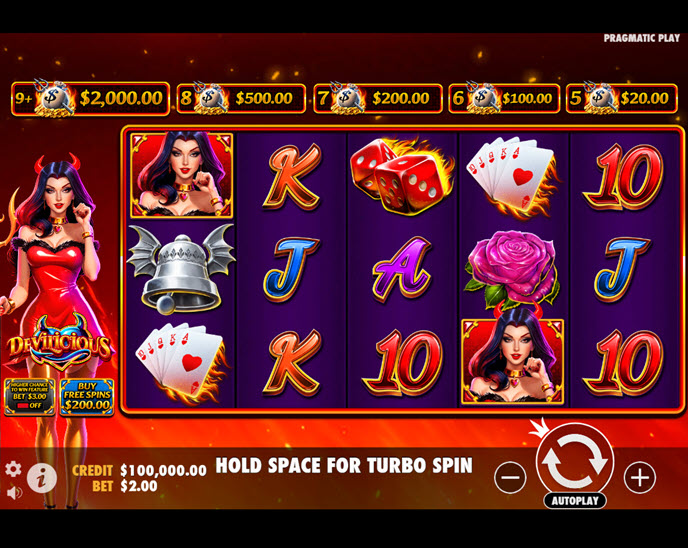Open the settings gear menu

pos(13,468)
